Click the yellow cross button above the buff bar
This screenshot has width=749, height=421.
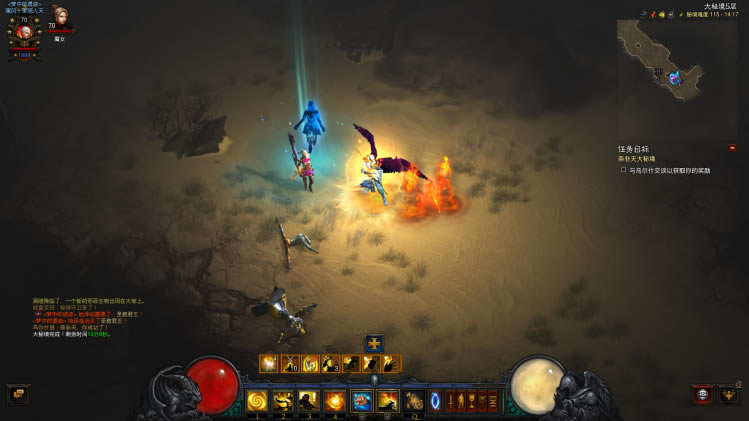(374, 343)
